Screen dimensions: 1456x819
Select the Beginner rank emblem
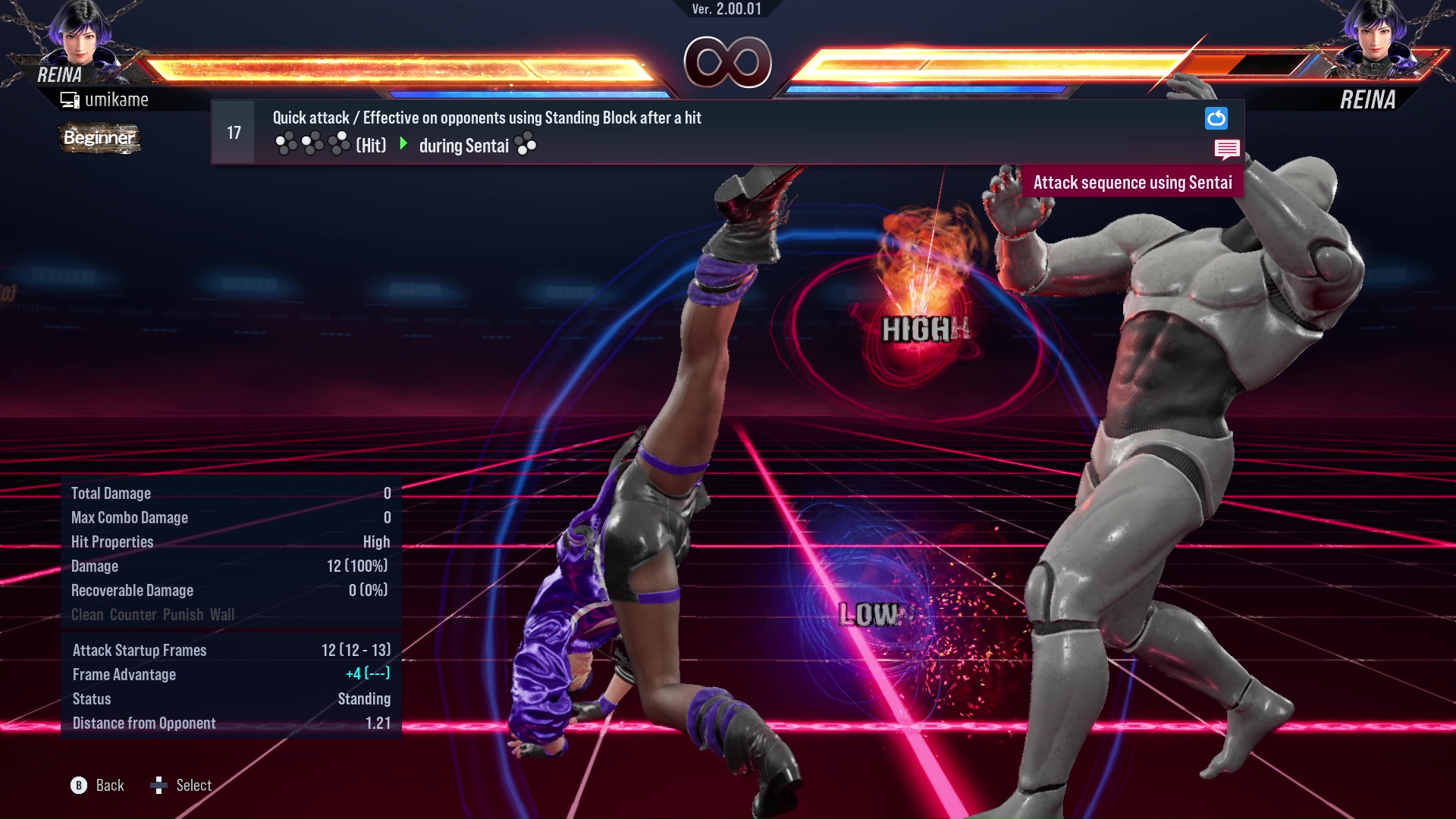click(99, 139)
